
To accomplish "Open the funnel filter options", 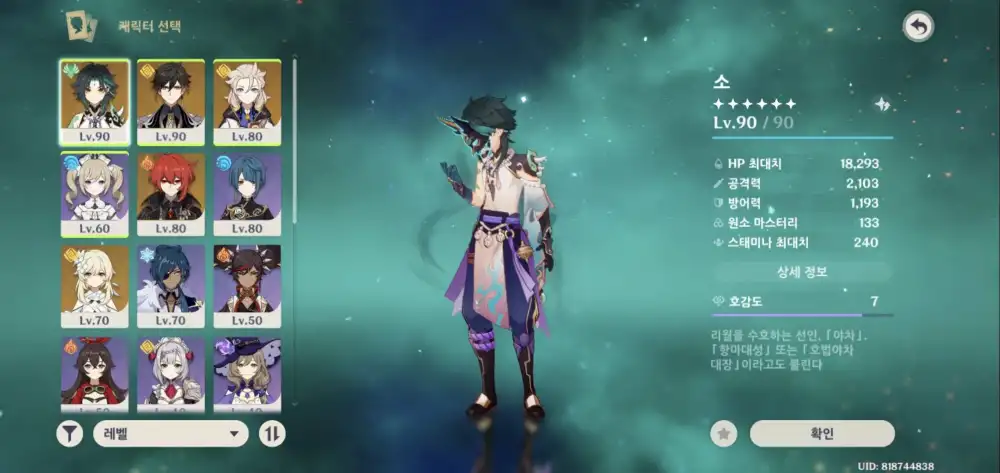I will (70, 433).
